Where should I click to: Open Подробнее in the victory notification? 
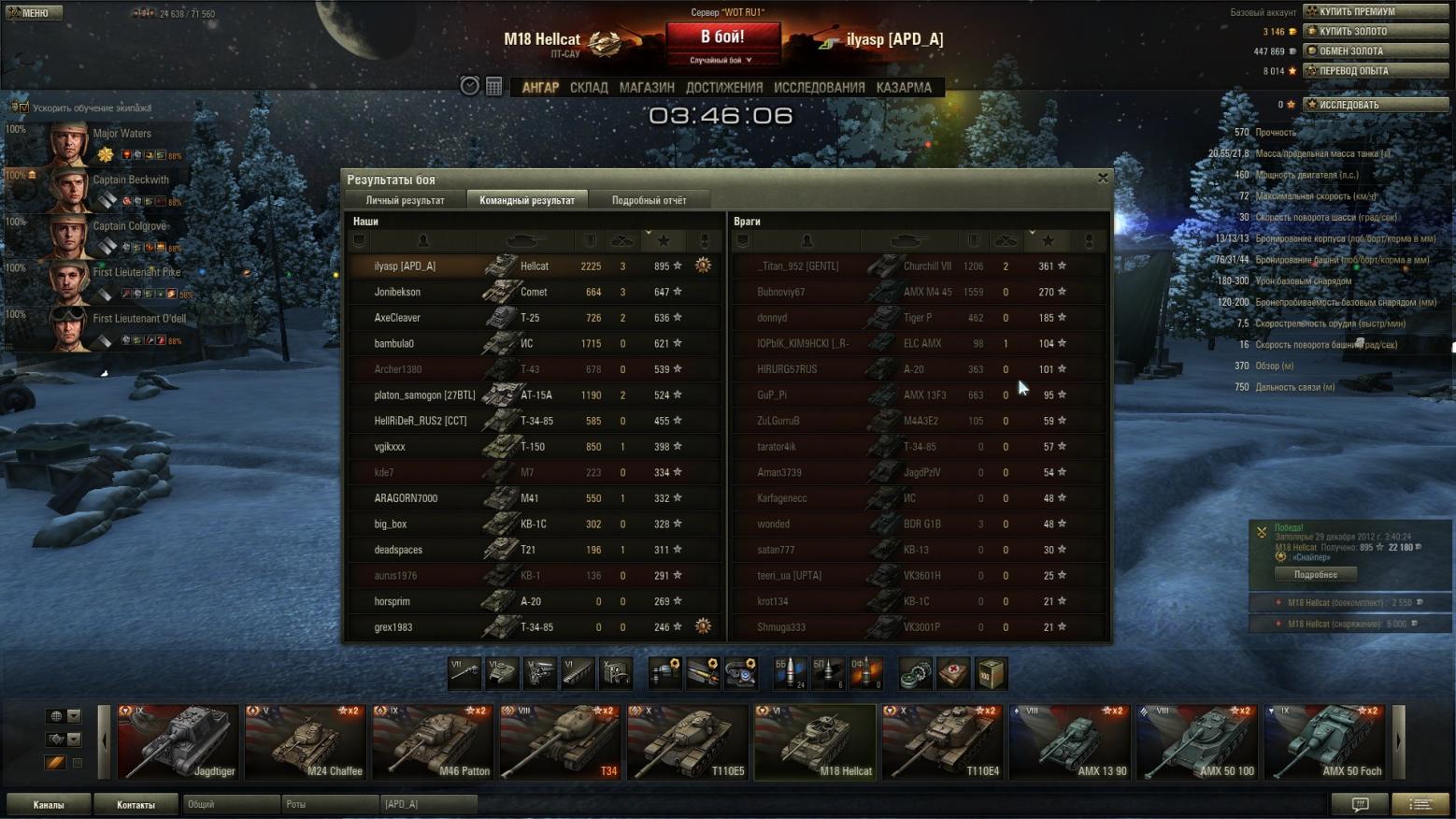[x=1315, y=574]
